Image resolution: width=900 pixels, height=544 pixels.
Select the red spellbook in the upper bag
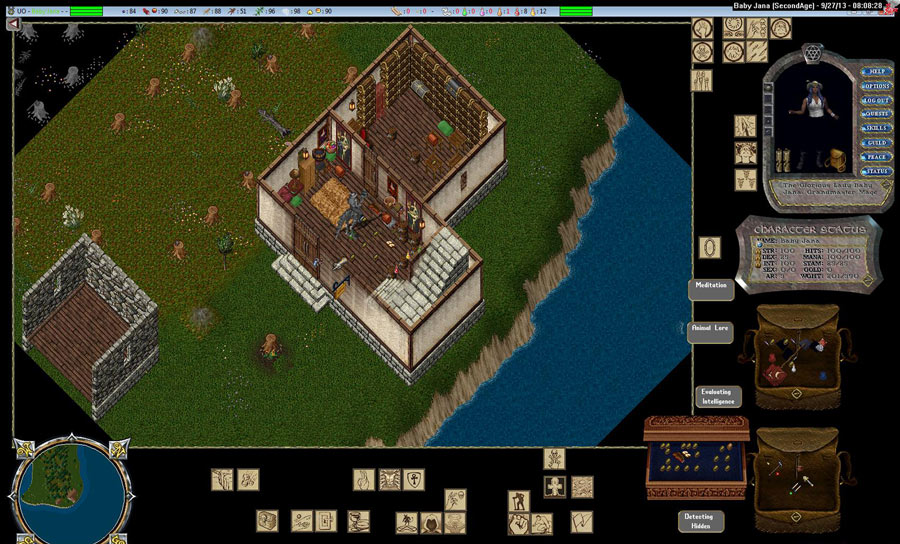(775, 377)
